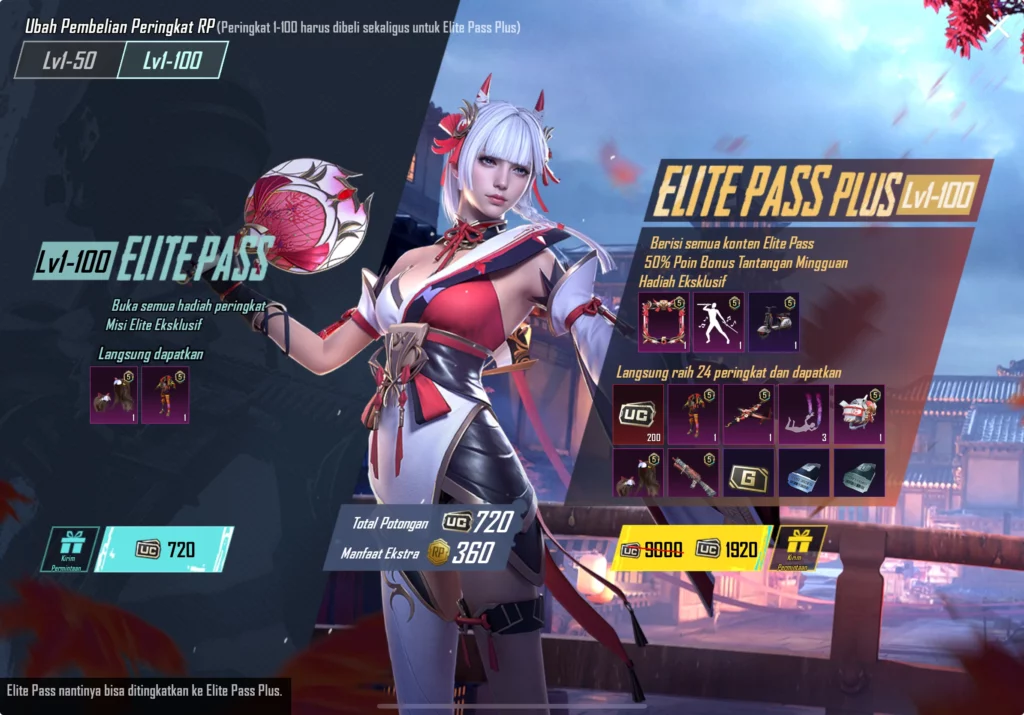Inspect the dancing emote reward
1024x715 pixels.
tap(718, 322)
